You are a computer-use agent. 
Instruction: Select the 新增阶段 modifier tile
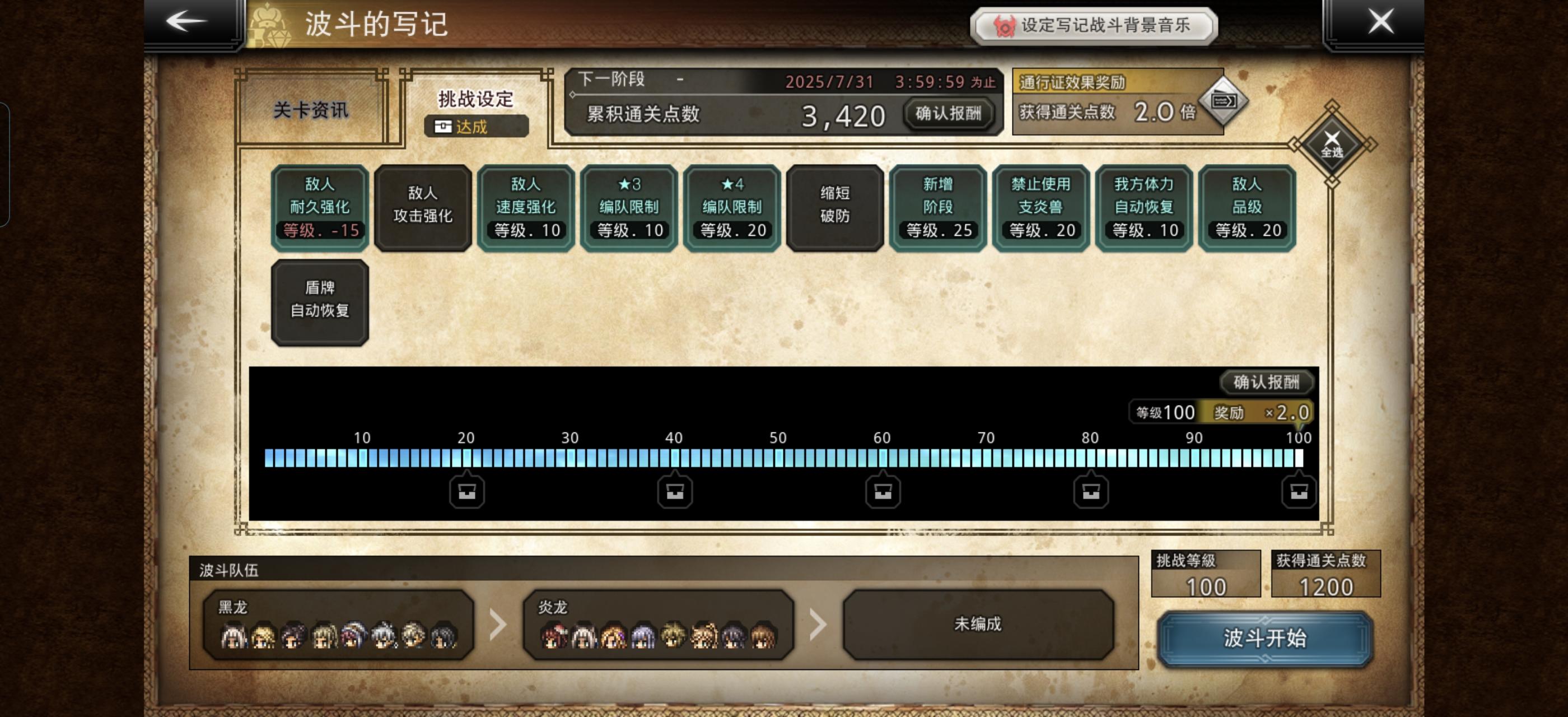[937, 207]
